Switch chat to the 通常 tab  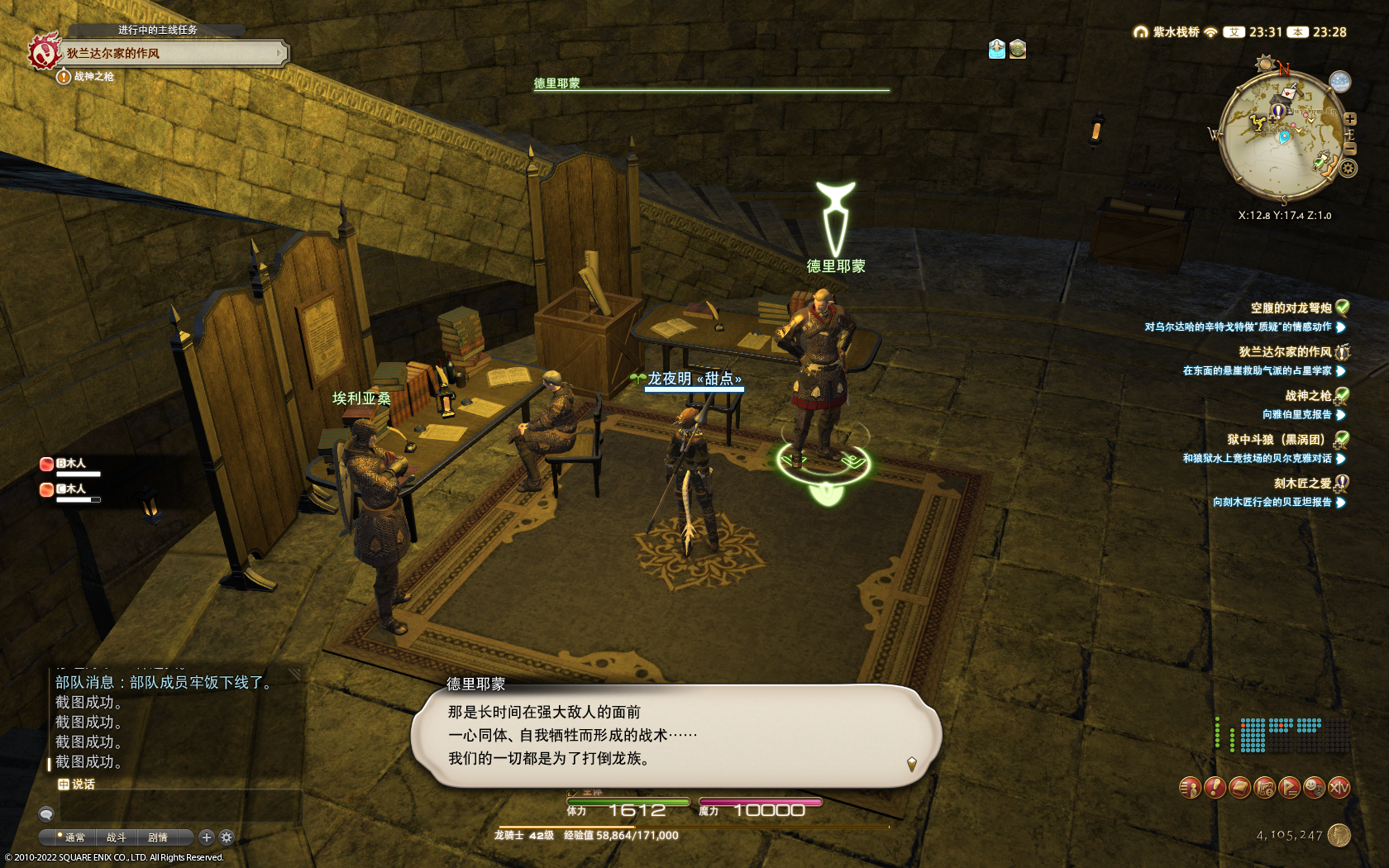tap(74, 837)
